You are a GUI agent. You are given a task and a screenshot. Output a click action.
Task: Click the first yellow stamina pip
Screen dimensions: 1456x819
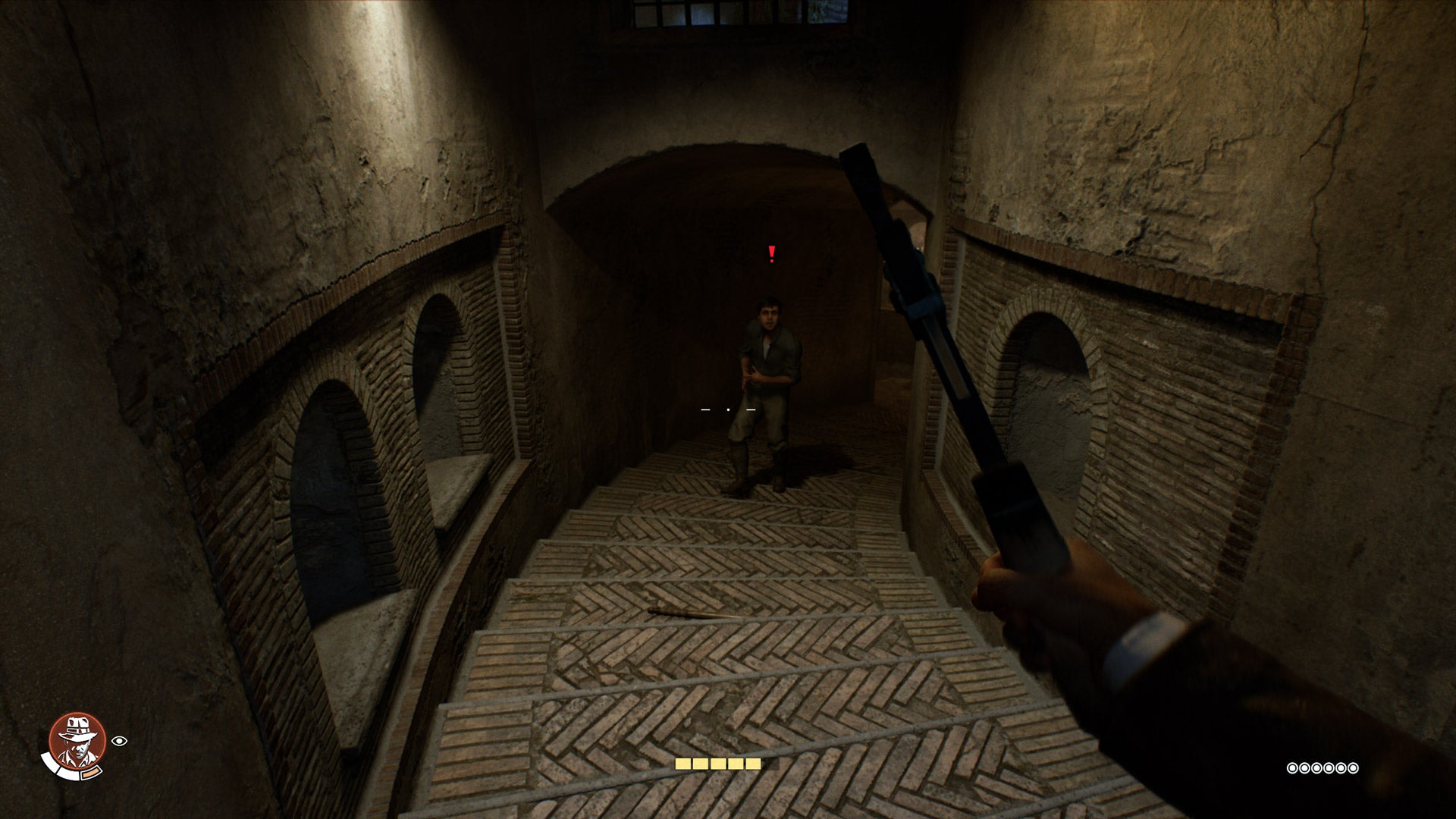pyautogui.click(x=682, y=764)
